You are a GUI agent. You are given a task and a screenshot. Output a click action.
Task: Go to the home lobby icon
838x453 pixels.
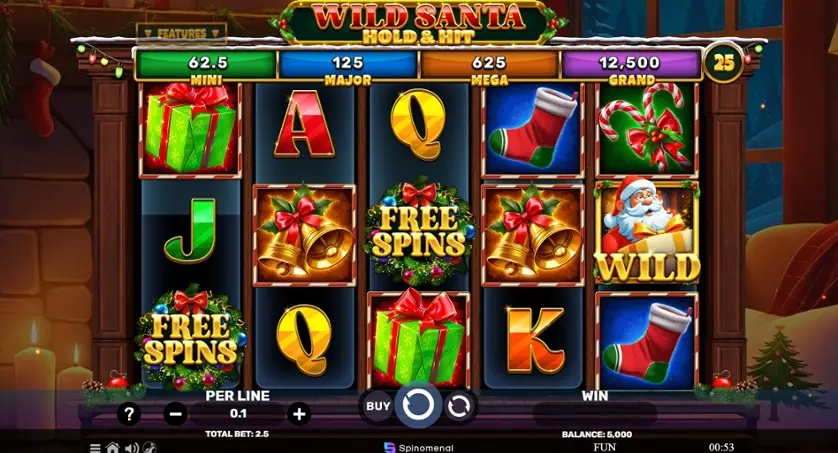(x=113, y=447)
